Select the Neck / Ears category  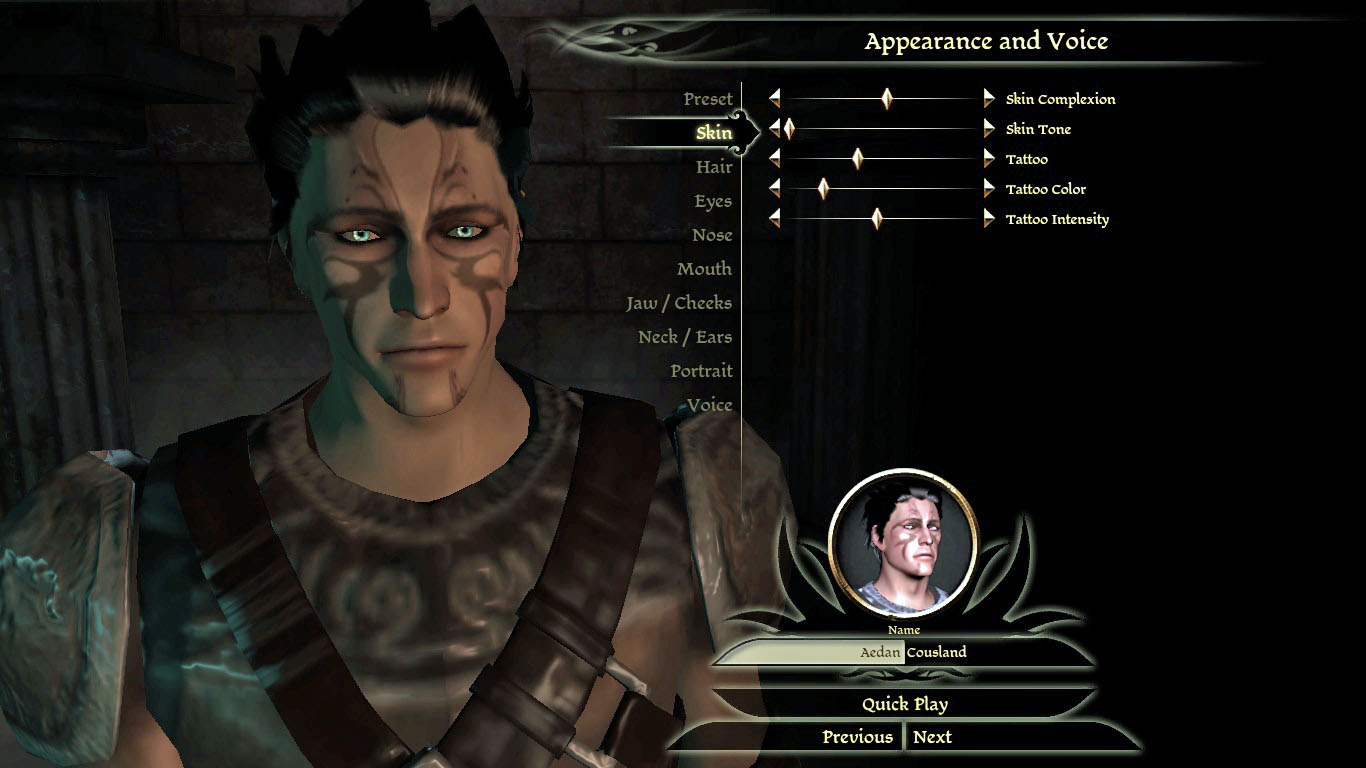[x=685, y=337]
